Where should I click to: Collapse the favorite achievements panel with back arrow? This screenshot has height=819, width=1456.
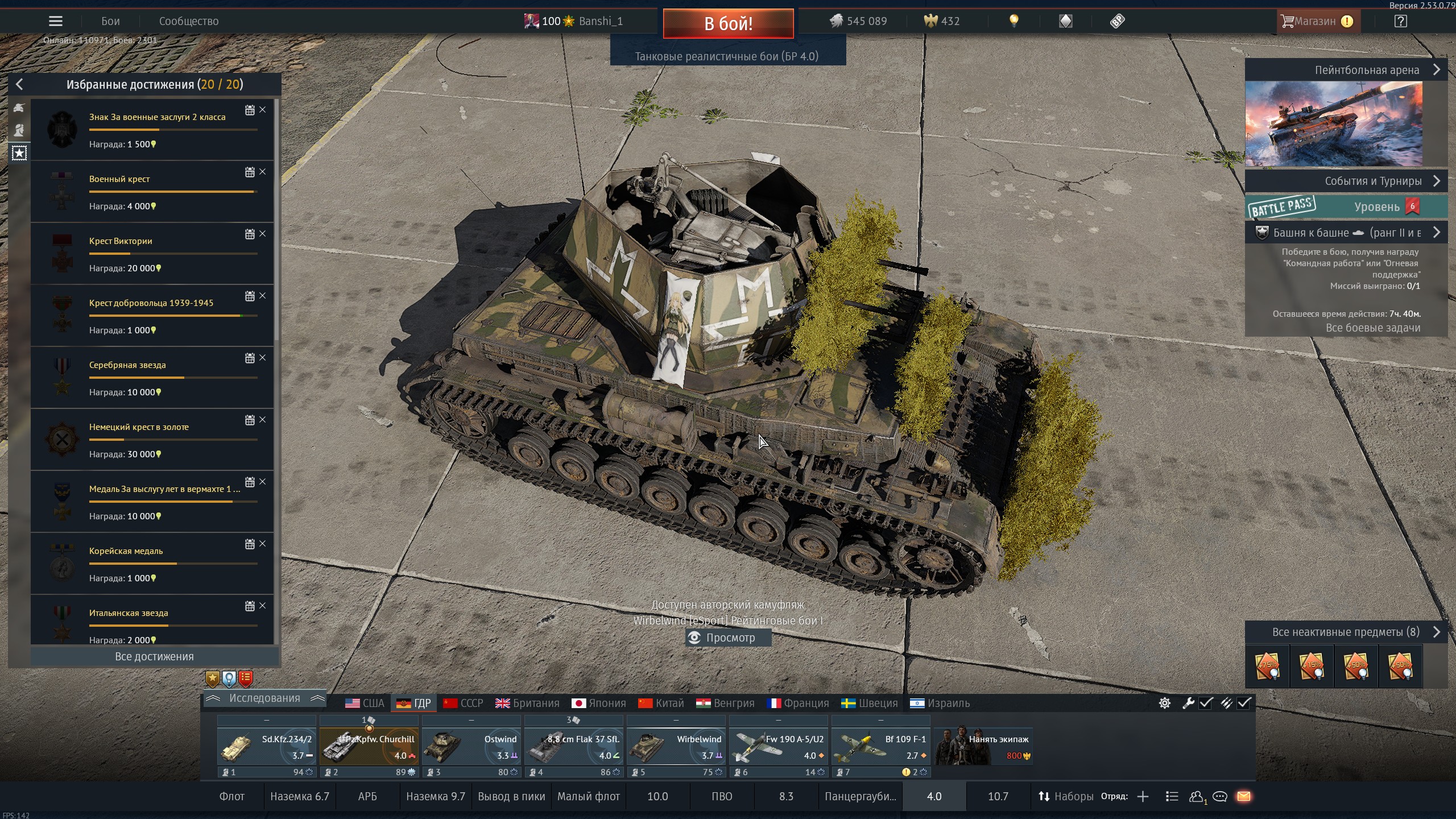(19, 85)
